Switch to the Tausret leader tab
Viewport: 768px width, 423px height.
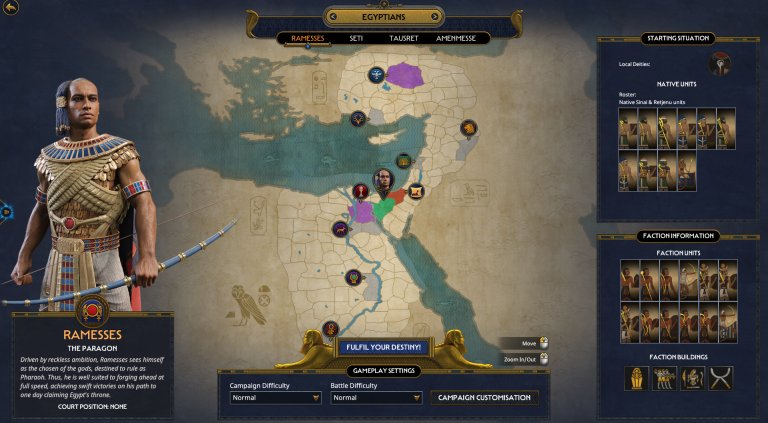pos(403,38)
